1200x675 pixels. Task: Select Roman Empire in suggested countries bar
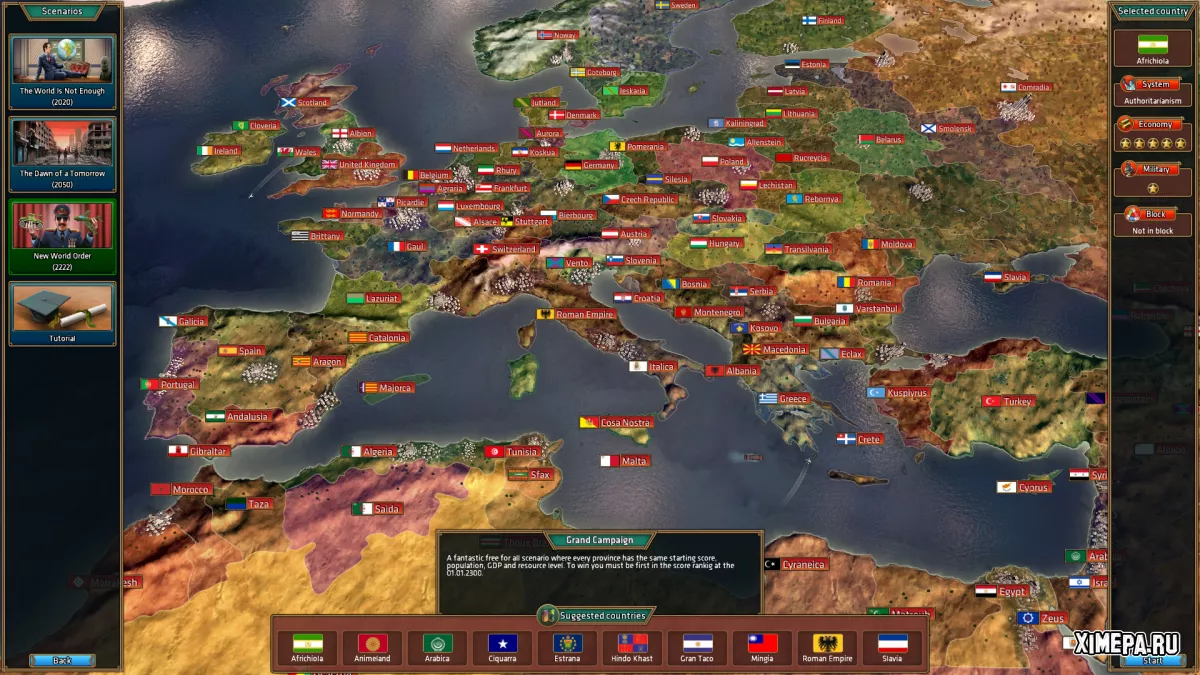827,647
